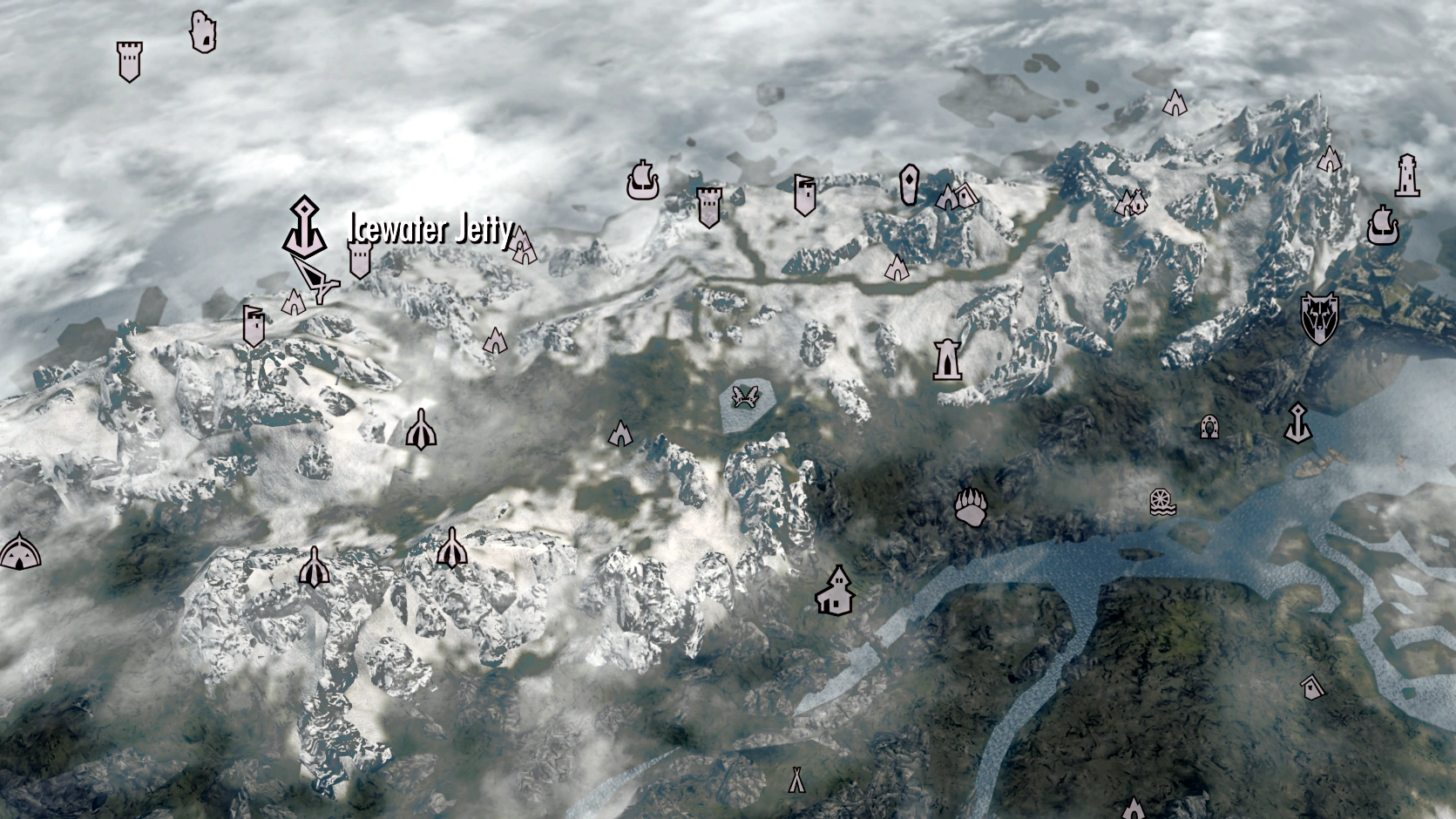
Task: Click the anchor dock marker on Windhelm's shore
Action: pyautogui.click(x=1297, y=423)
